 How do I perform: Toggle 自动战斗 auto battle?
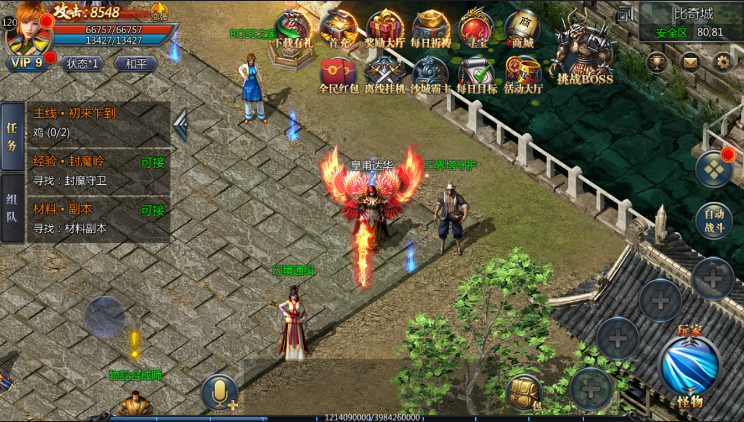pos(713,219)
